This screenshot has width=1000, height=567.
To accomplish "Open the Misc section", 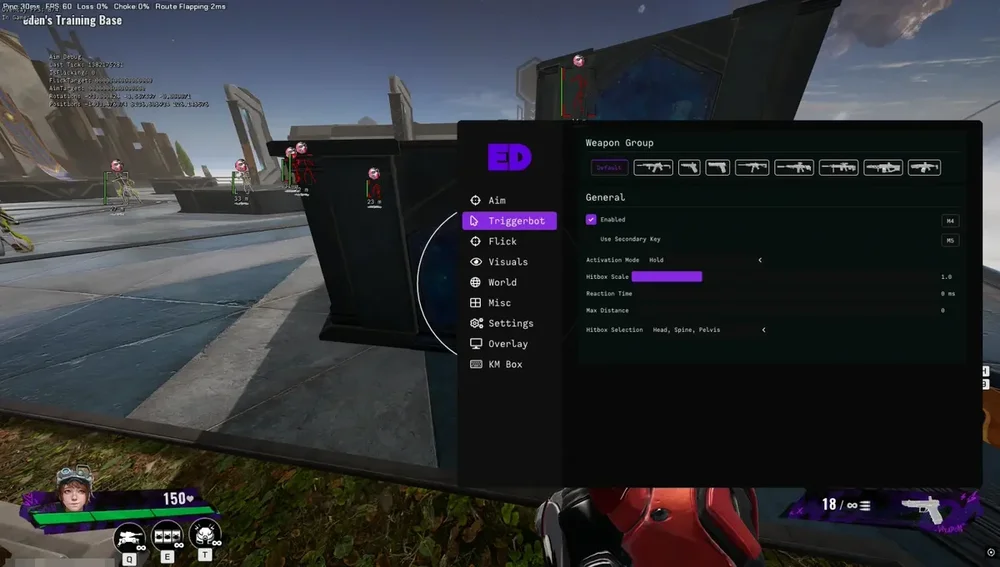I will click(499, 303).
